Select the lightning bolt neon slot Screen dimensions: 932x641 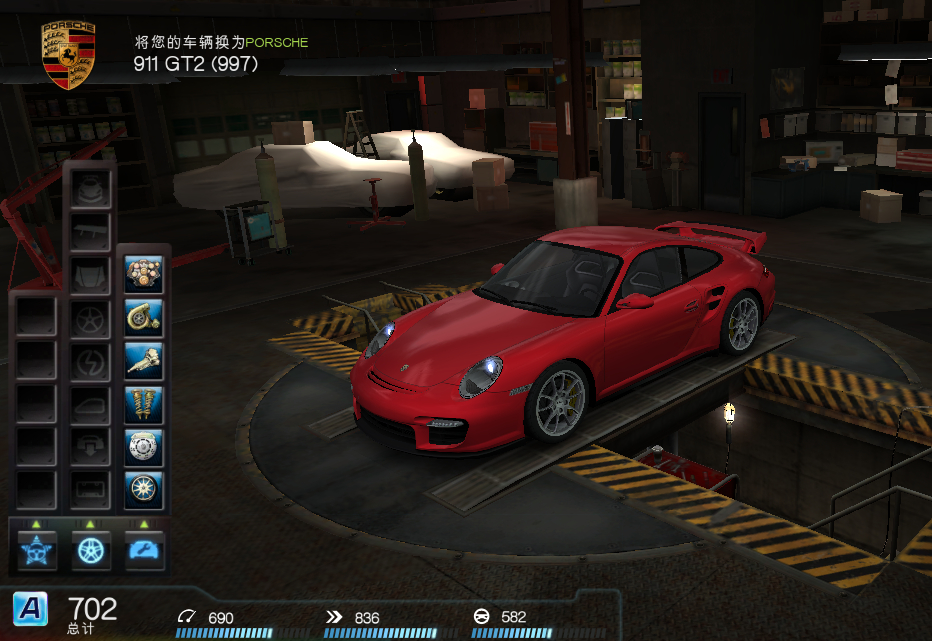tap(90, 361)
